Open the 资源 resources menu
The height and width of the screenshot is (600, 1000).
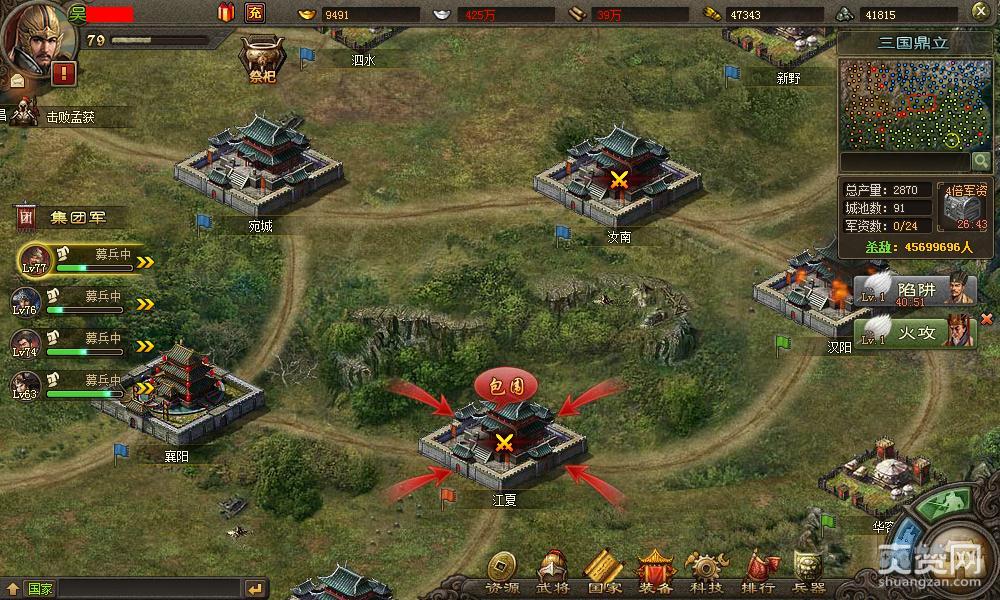click(x=502, y=573)
